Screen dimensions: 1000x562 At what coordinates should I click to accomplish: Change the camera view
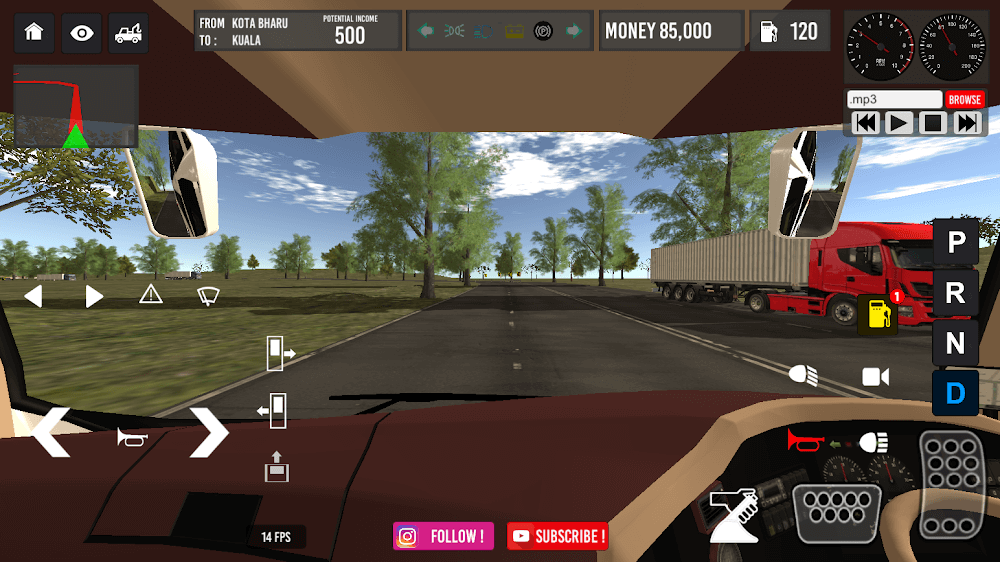click(876, 376)
